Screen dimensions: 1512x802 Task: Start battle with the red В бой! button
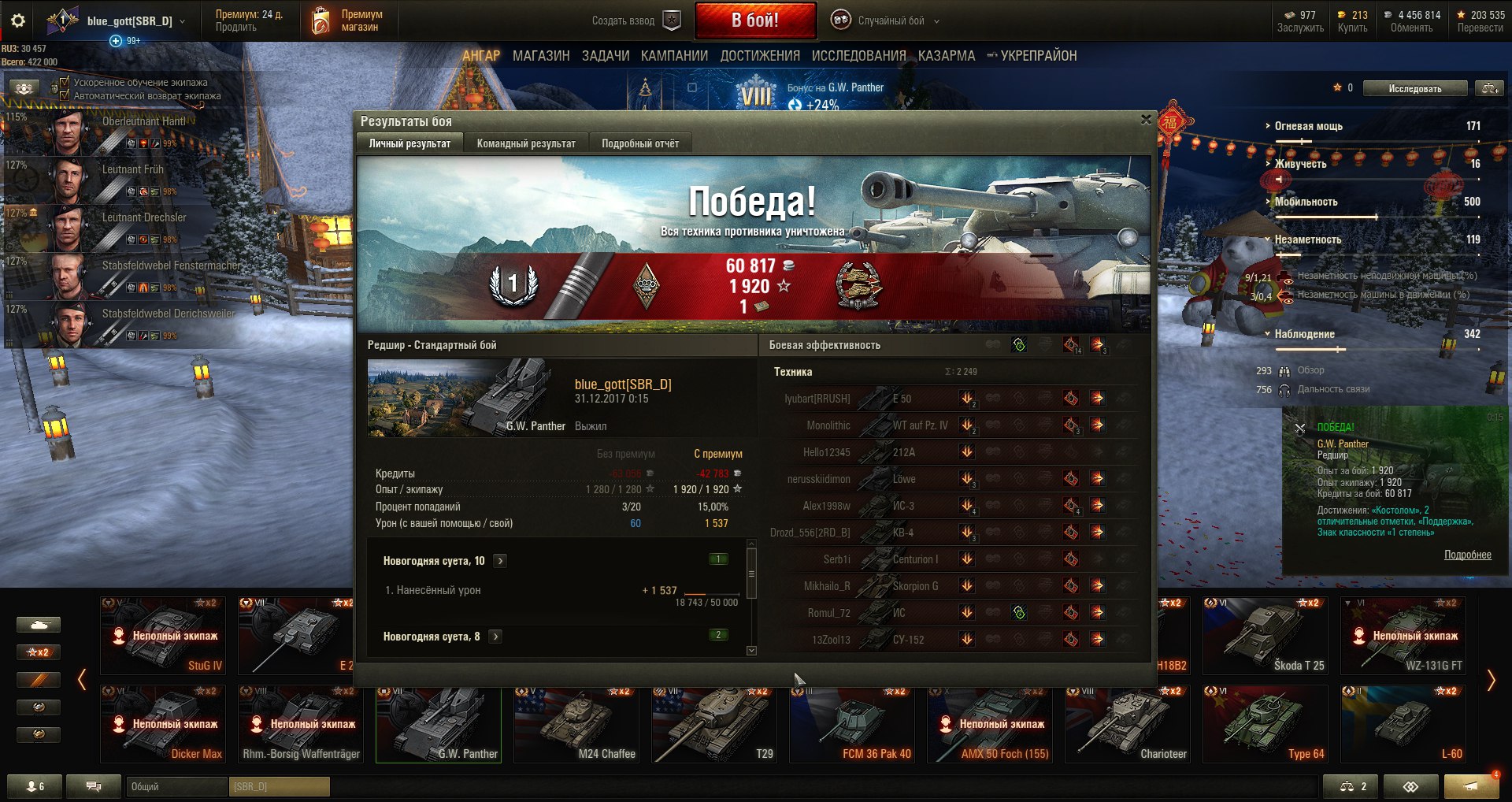pos(754,20)
